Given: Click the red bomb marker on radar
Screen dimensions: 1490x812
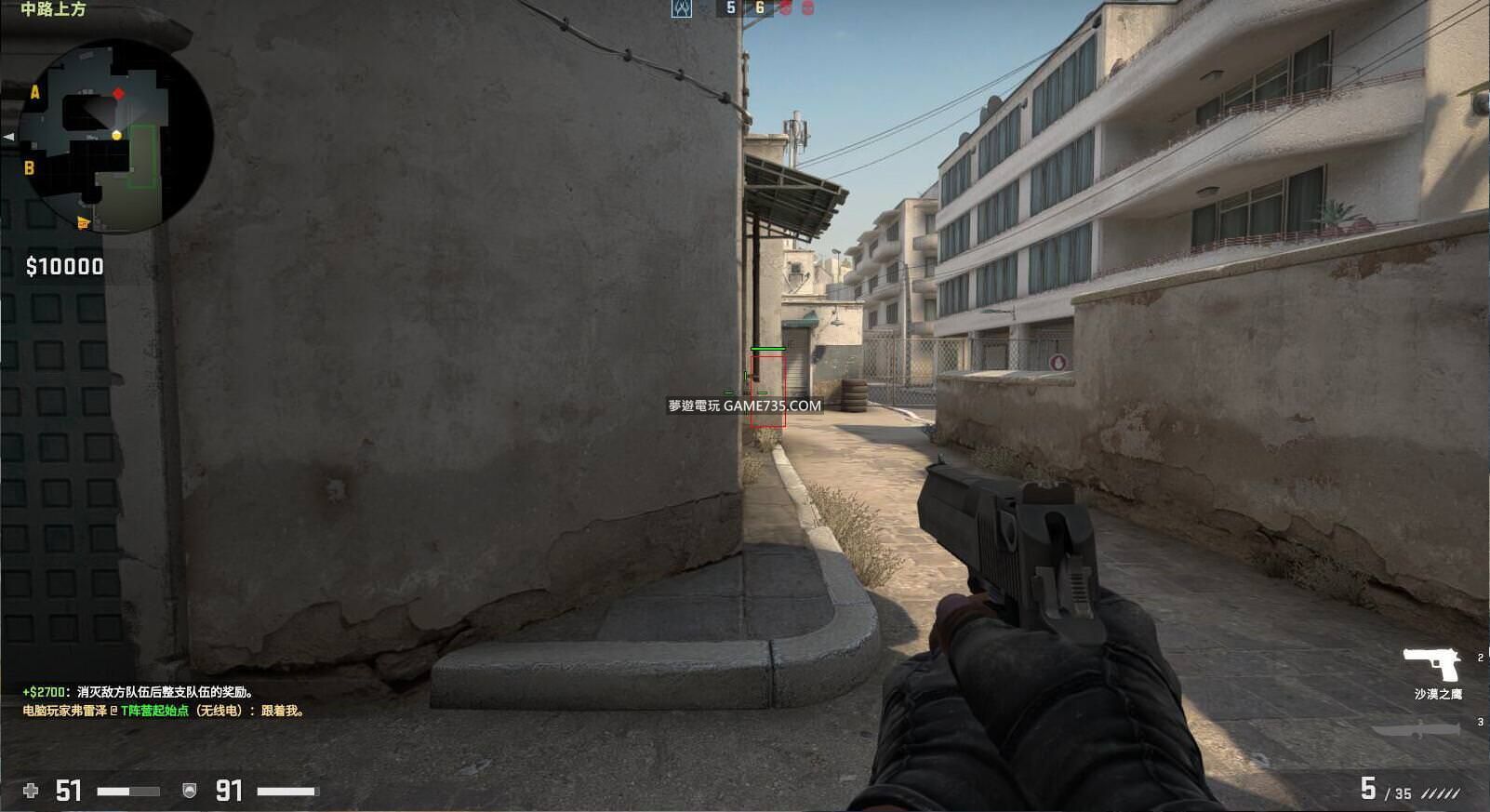Looking at the screenshot, I should [x=119, y=94].
